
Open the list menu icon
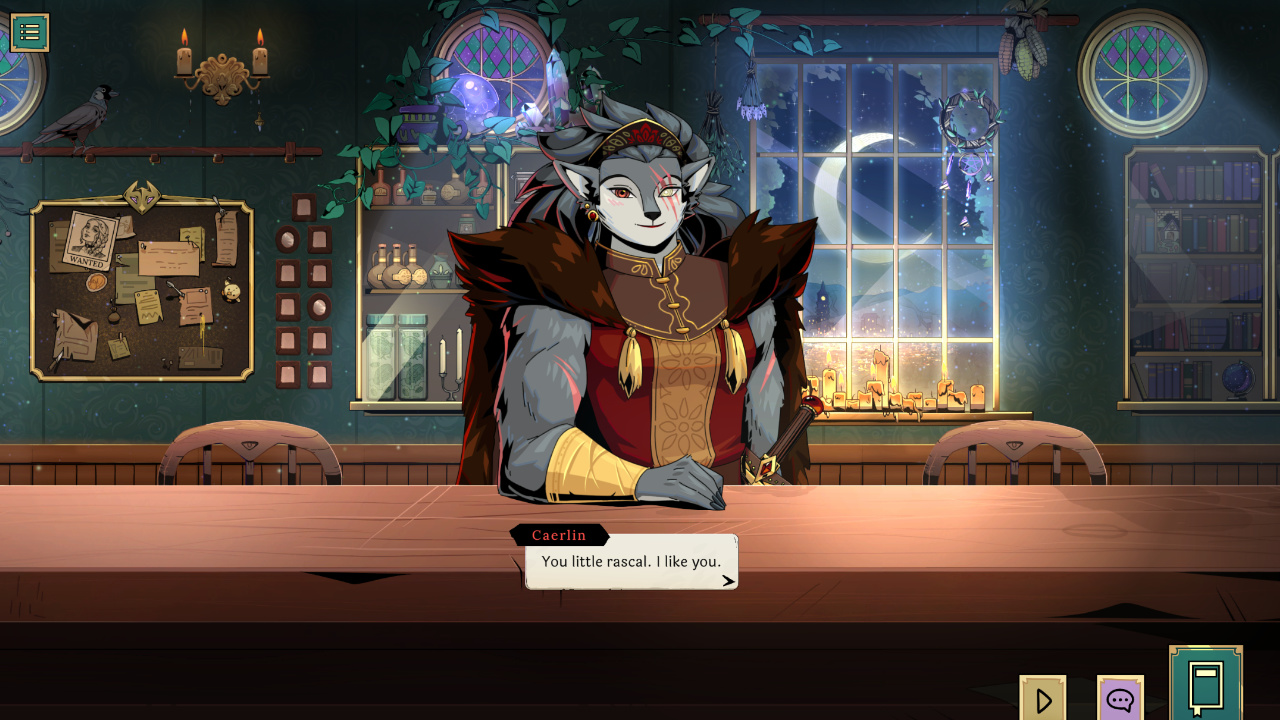(x=30, y=33)
